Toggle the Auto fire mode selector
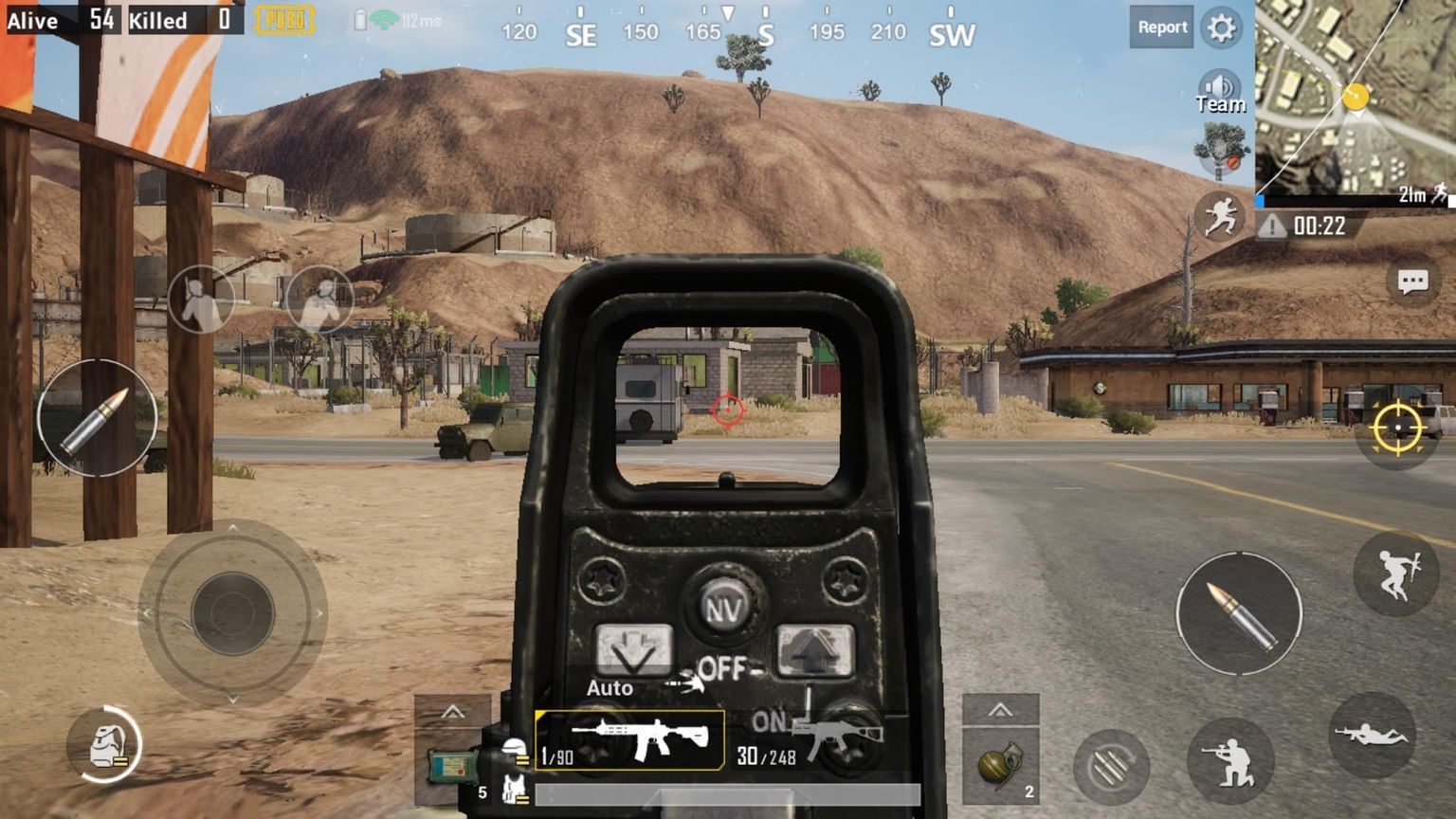Image resolution: width=1456 pixels, height=819 pixels. tap(610, 687)
